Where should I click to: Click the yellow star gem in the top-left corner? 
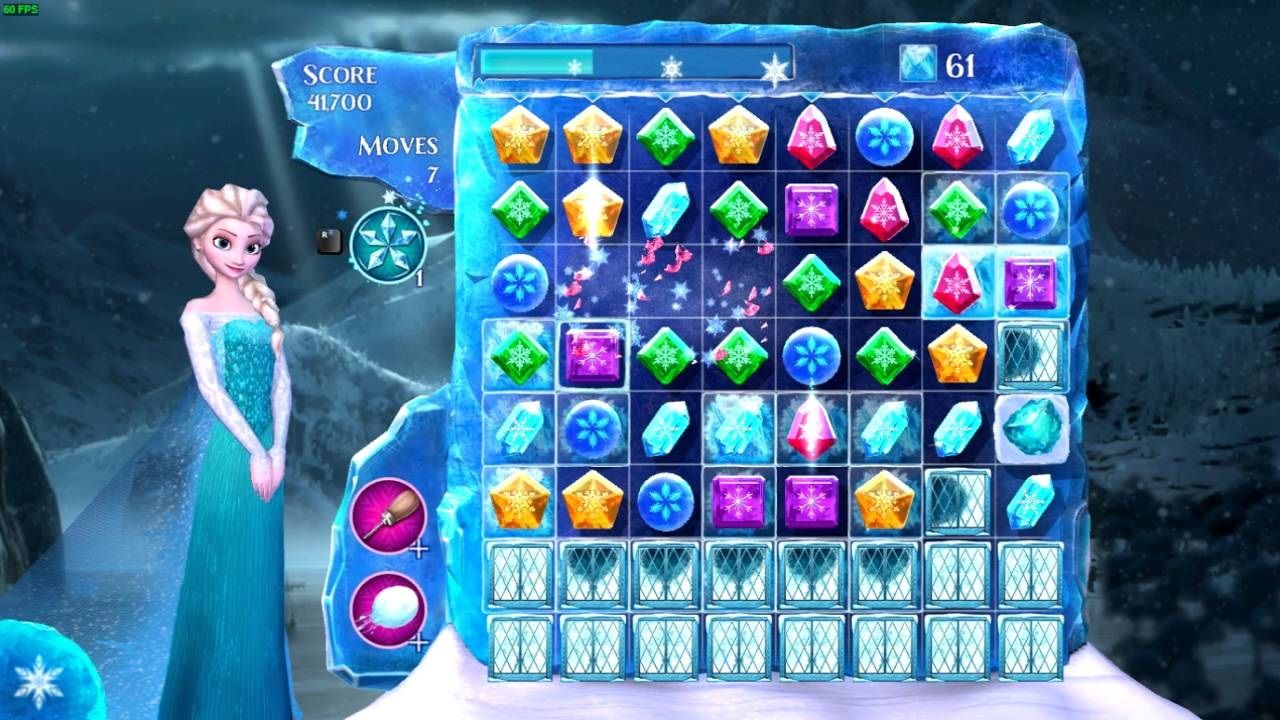point(520,138)
